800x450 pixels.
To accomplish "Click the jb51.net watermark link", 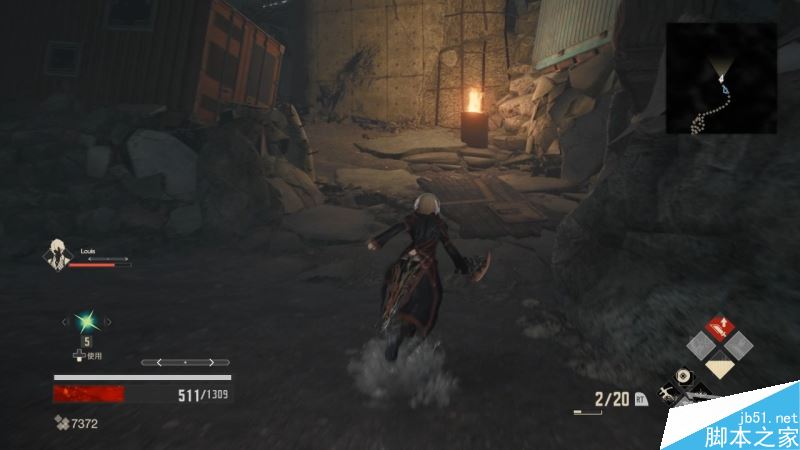I will pyautogui.click(x=766, y=417).
